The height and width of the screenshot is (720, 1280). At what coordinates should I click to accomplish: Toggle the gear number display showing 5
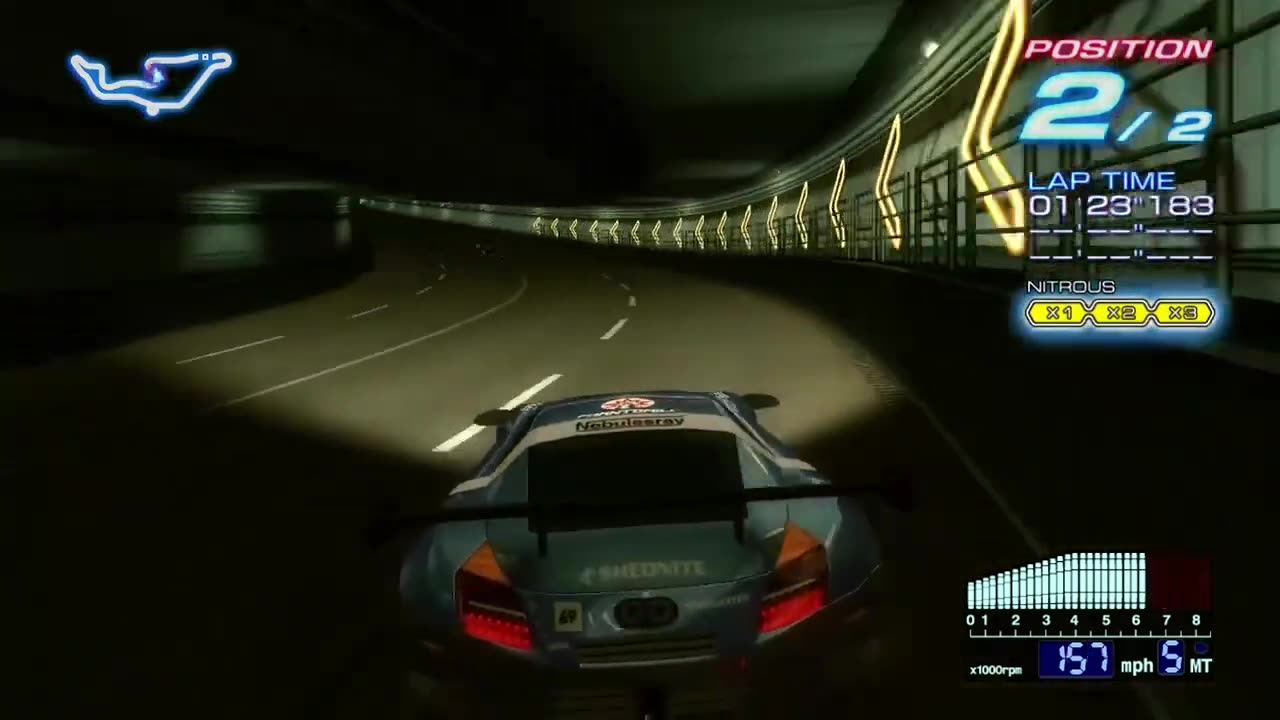[x=1168, y=656]
